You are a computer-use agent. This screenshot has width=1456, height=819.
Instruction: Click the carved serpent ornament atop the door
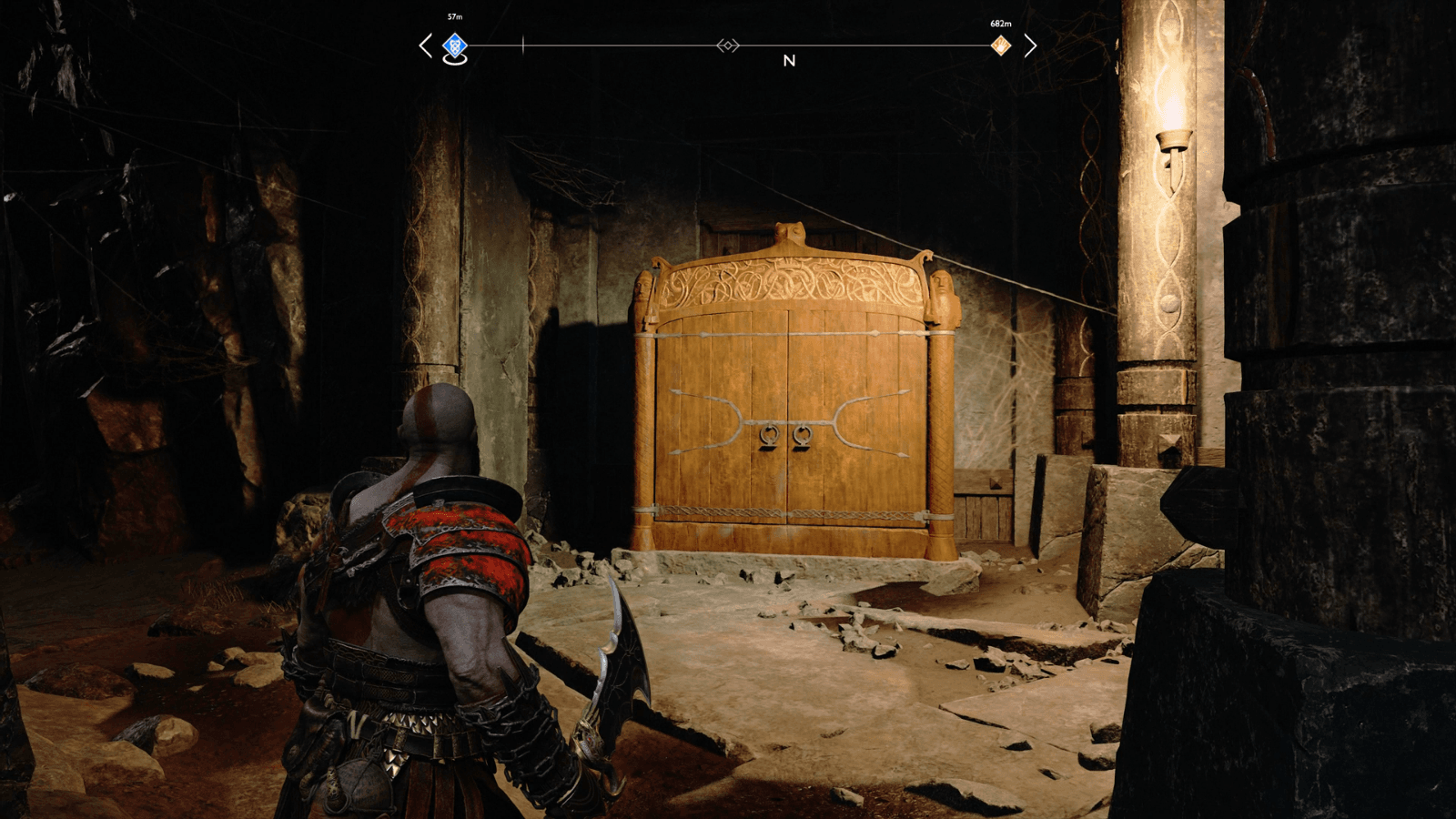tap(789, 232)
